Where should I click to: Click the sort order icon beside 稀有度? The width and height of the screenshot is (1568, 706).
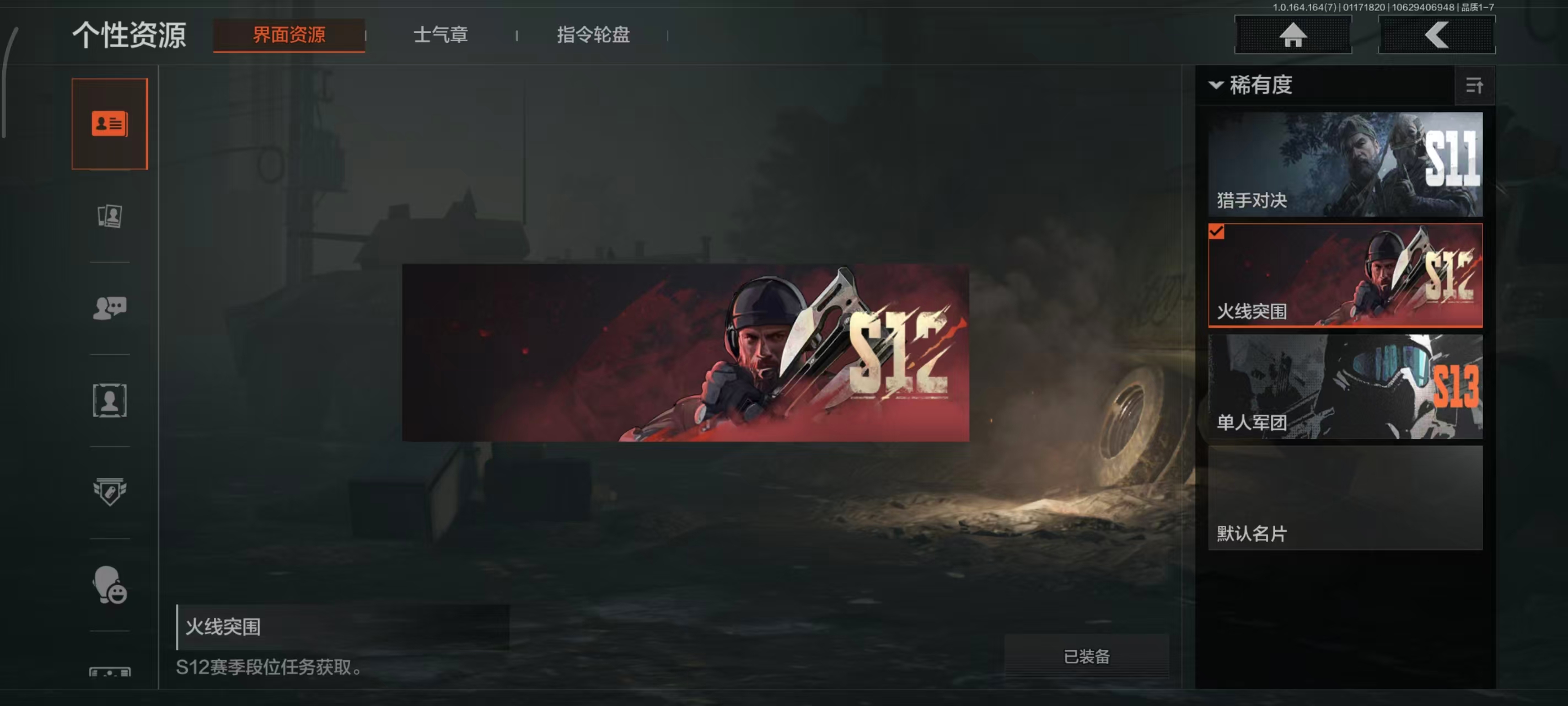pyautogui.click(x=1475, y=86)
